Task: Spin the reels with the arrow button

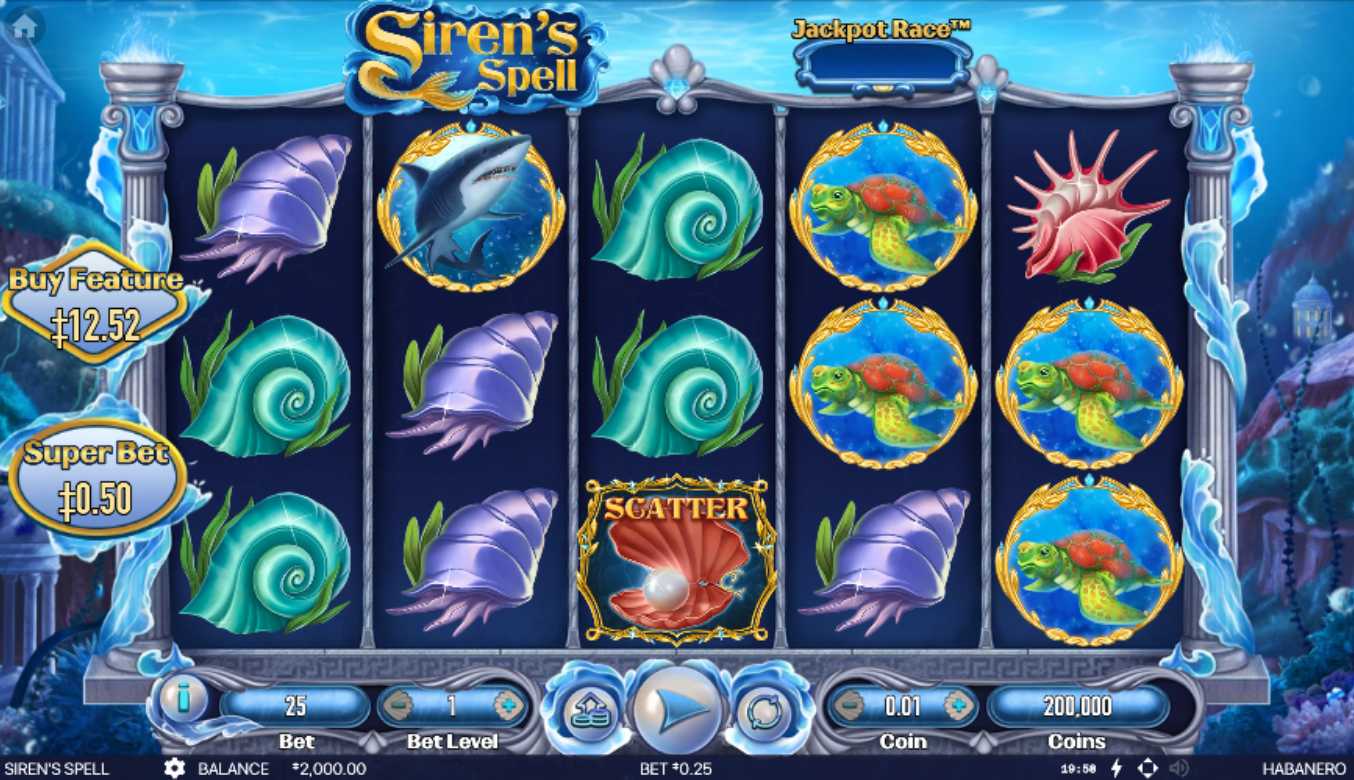Action: coord(678,707)
